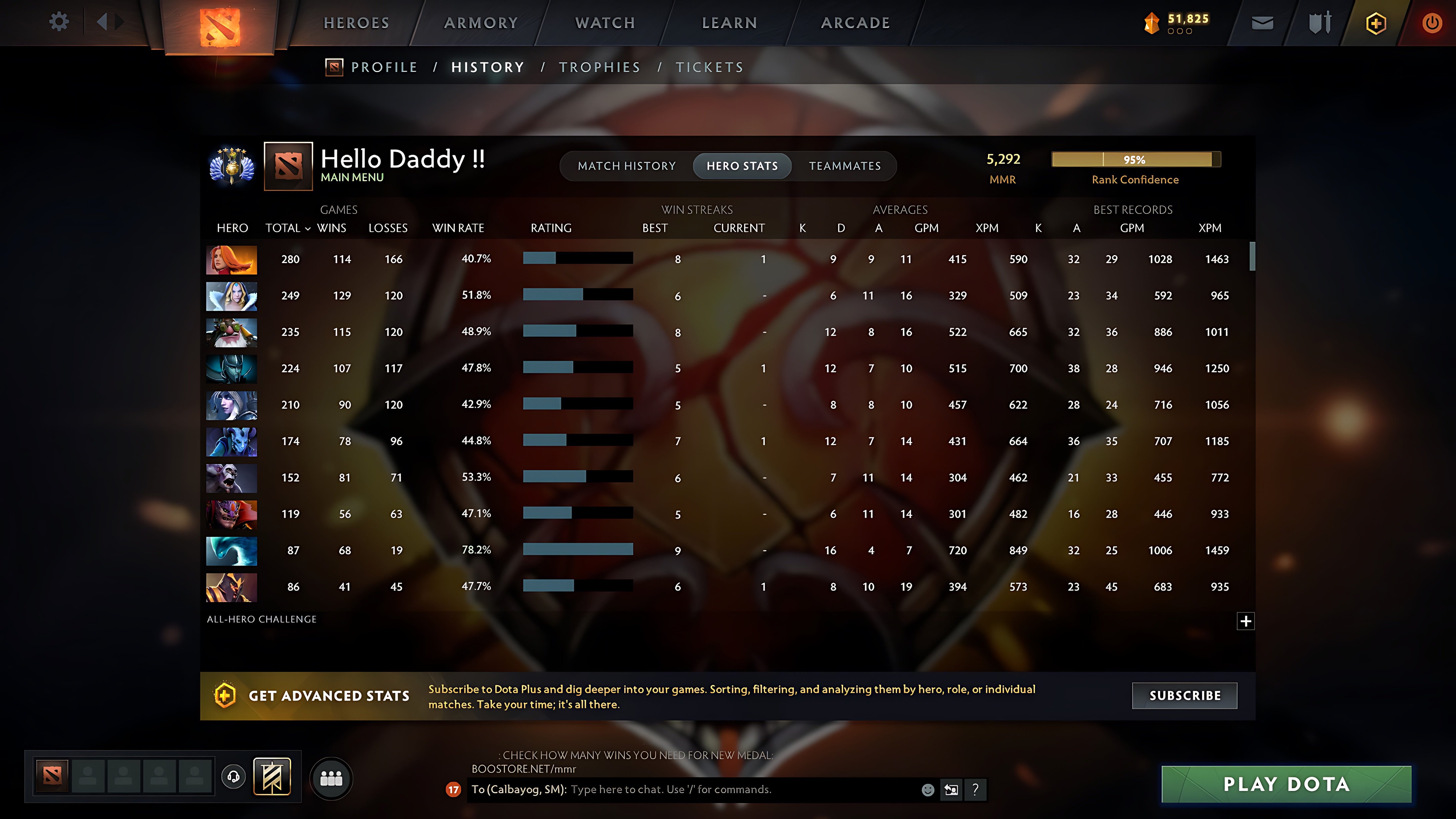Navigate to the TROPHIES section
Screen dimensions: 1456x819
(600, 67)
